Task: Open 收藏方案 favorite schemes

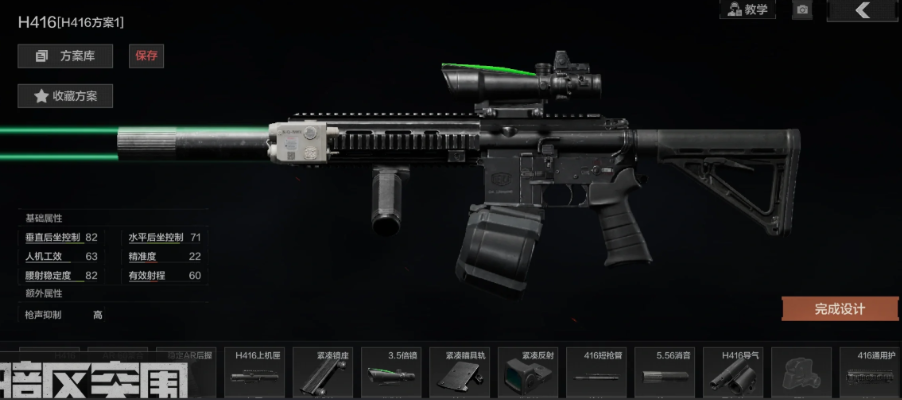Action: pyautogui.click(x=65, y=96)
